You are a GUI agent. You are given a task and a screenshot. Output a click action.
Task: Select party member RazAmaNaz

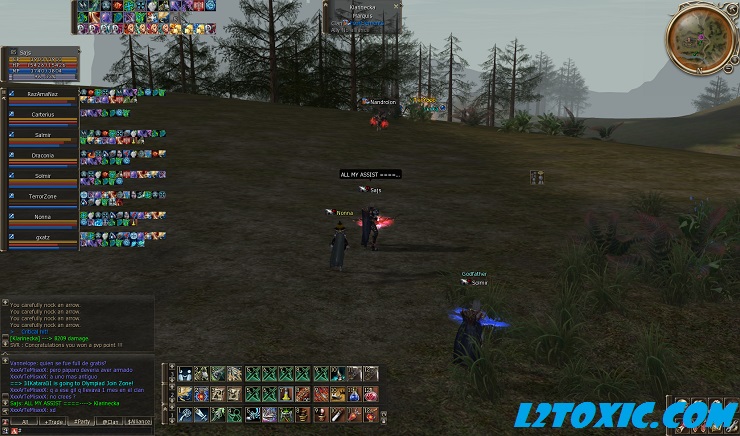[x=42, y=94]
